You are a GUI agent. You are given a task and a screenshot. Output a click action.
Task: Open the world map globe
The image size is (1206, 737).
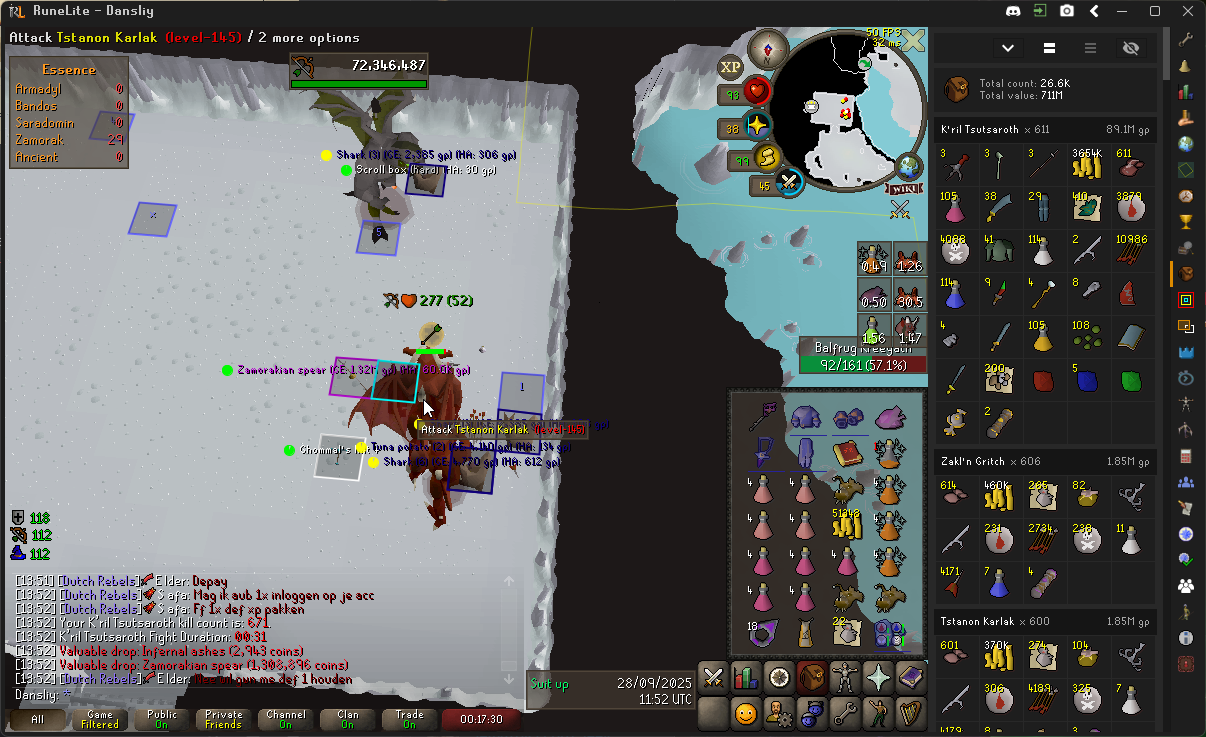pyautogui.click(x=909, y=165)
